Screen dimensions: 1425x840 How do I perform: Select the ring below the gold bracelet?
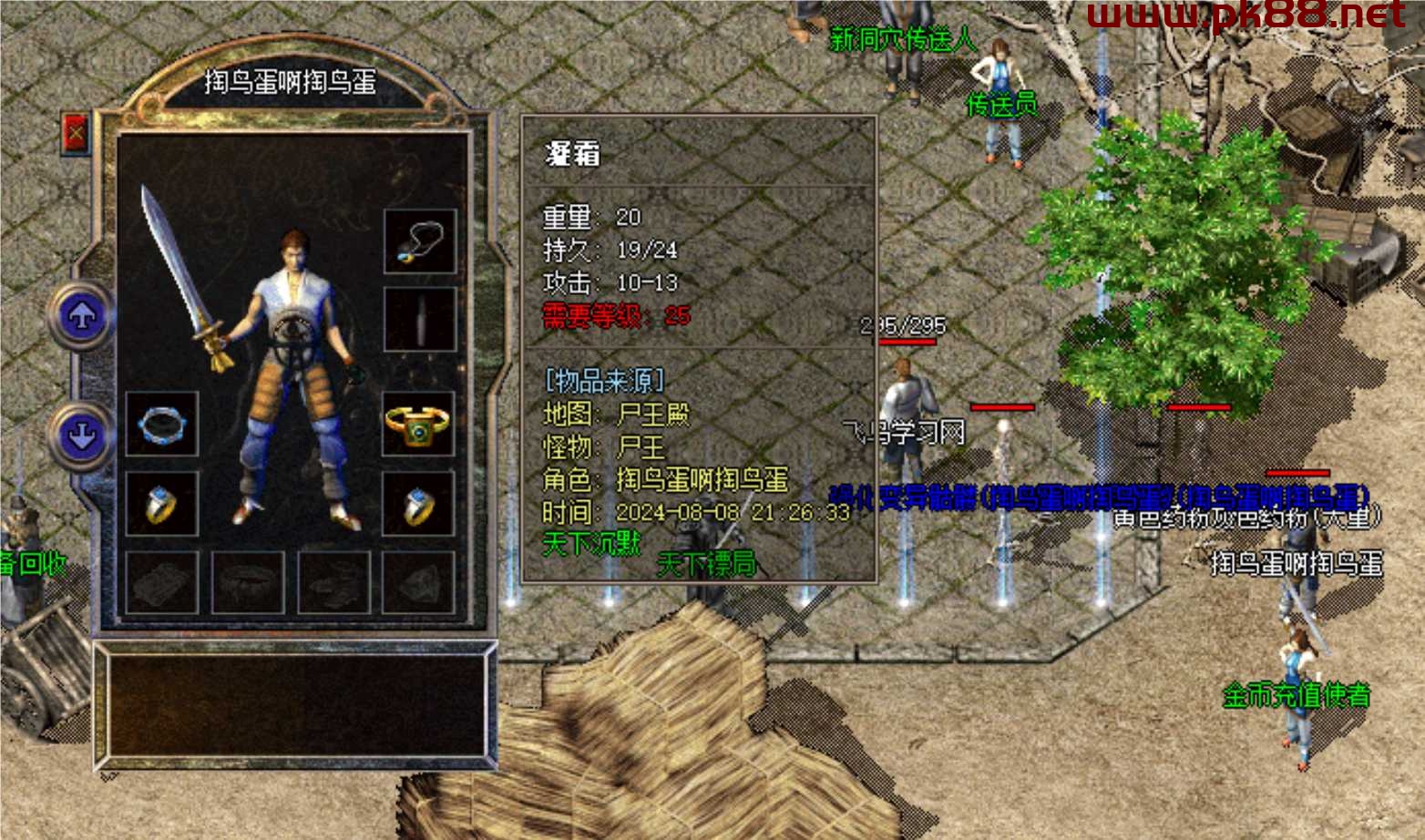(x=418, y=504)
